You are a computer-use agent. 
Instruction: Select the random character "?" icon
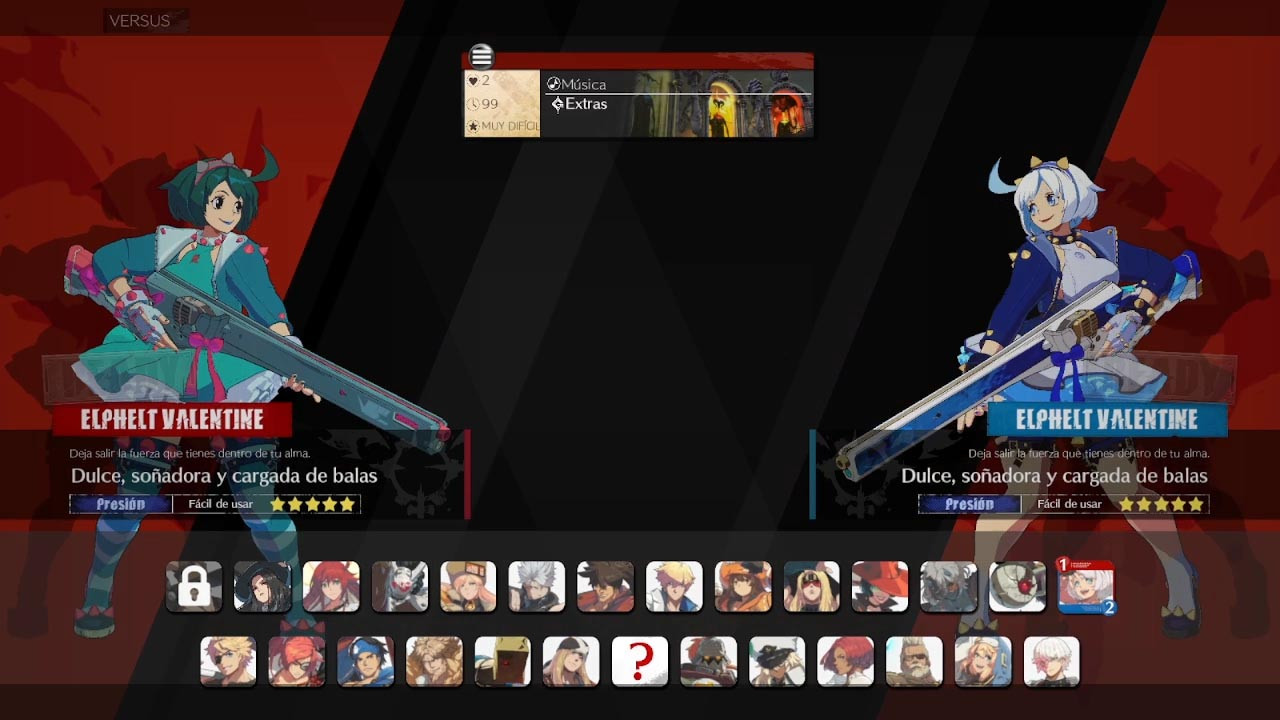click(639, 660)
